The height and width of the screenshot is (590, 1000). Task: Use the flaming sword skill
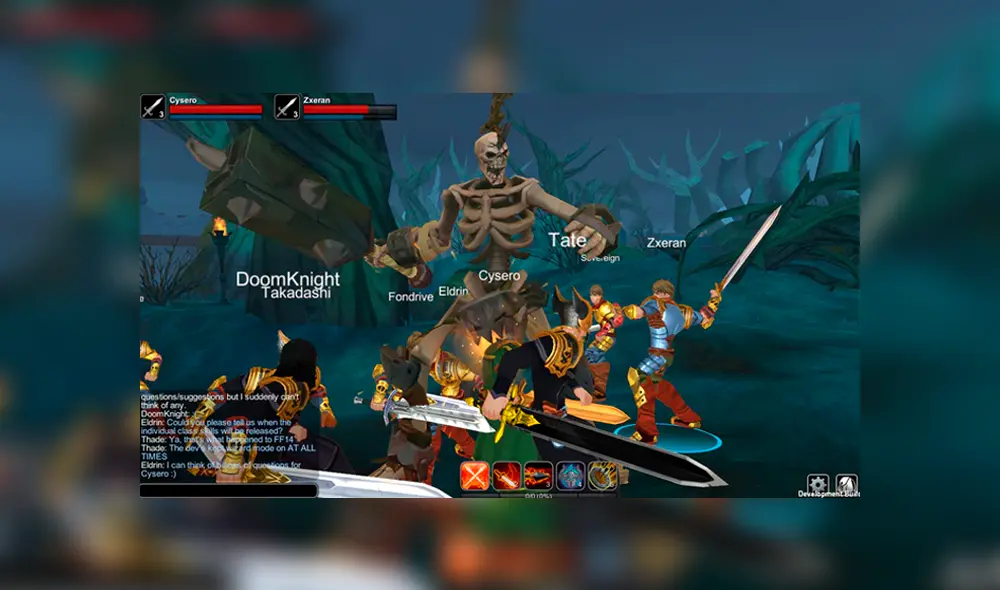tap(506, 476)
